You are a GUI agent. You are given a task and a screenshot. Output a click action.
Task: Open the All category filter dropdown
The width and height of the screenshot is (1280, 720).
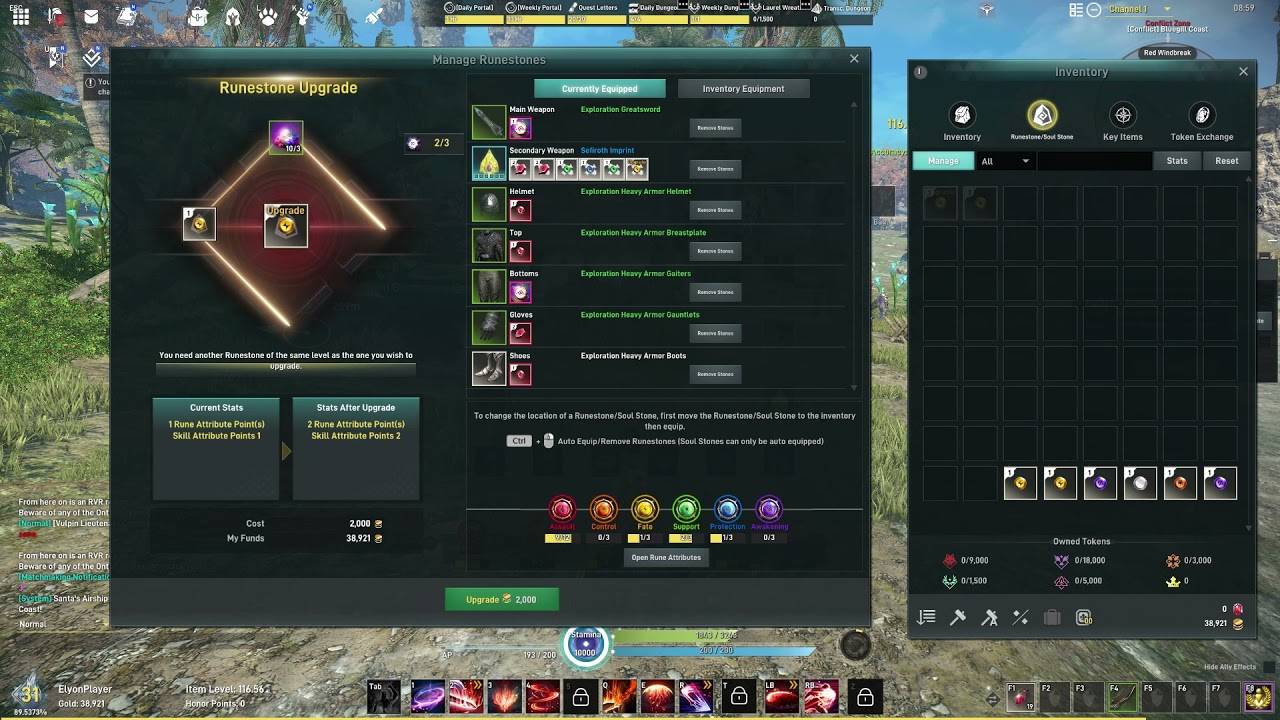pyautogui.click(x=1007, y=160)
